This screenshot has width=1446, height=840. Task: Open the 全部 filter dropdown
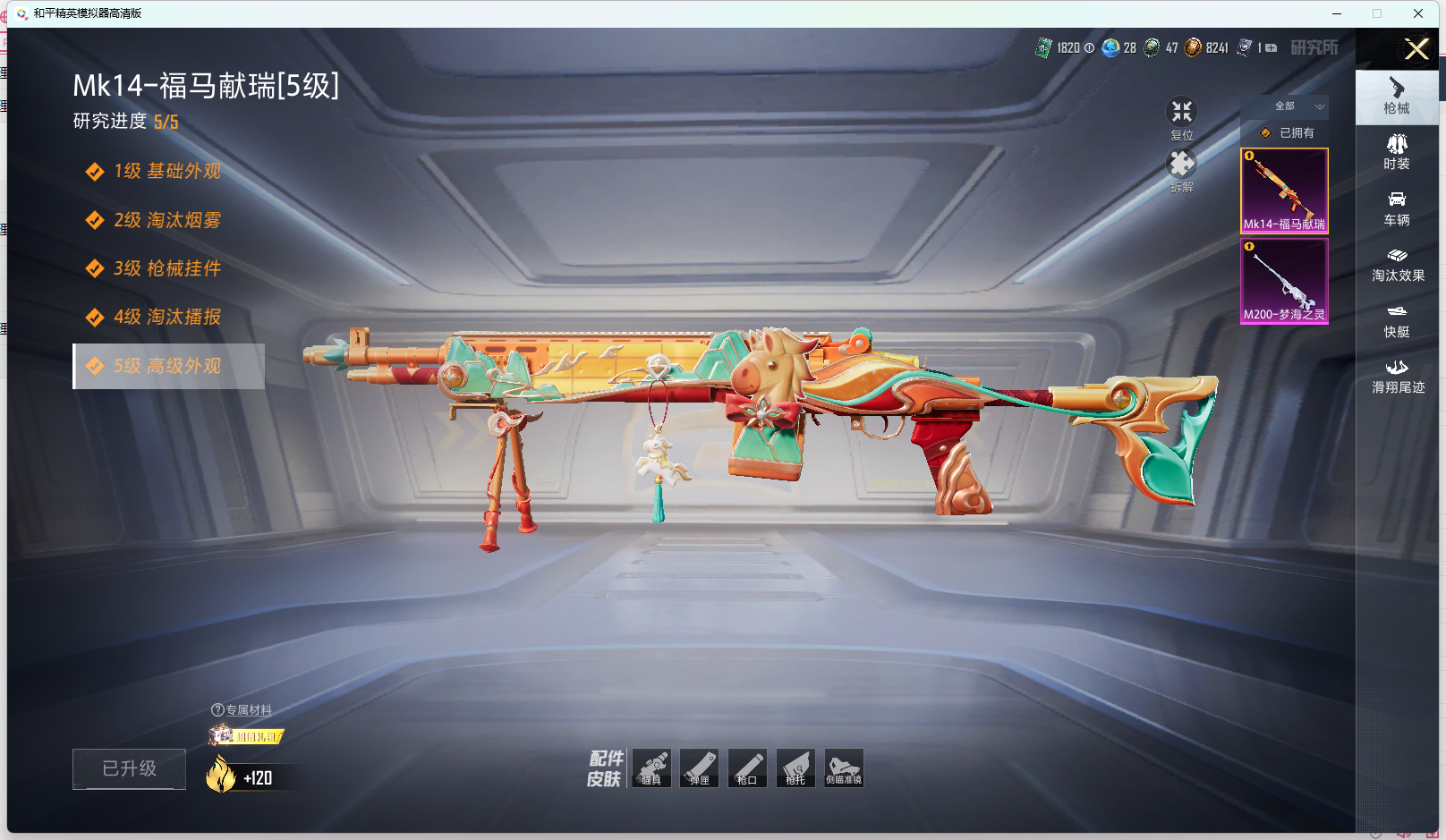[x=1295, y=106]
